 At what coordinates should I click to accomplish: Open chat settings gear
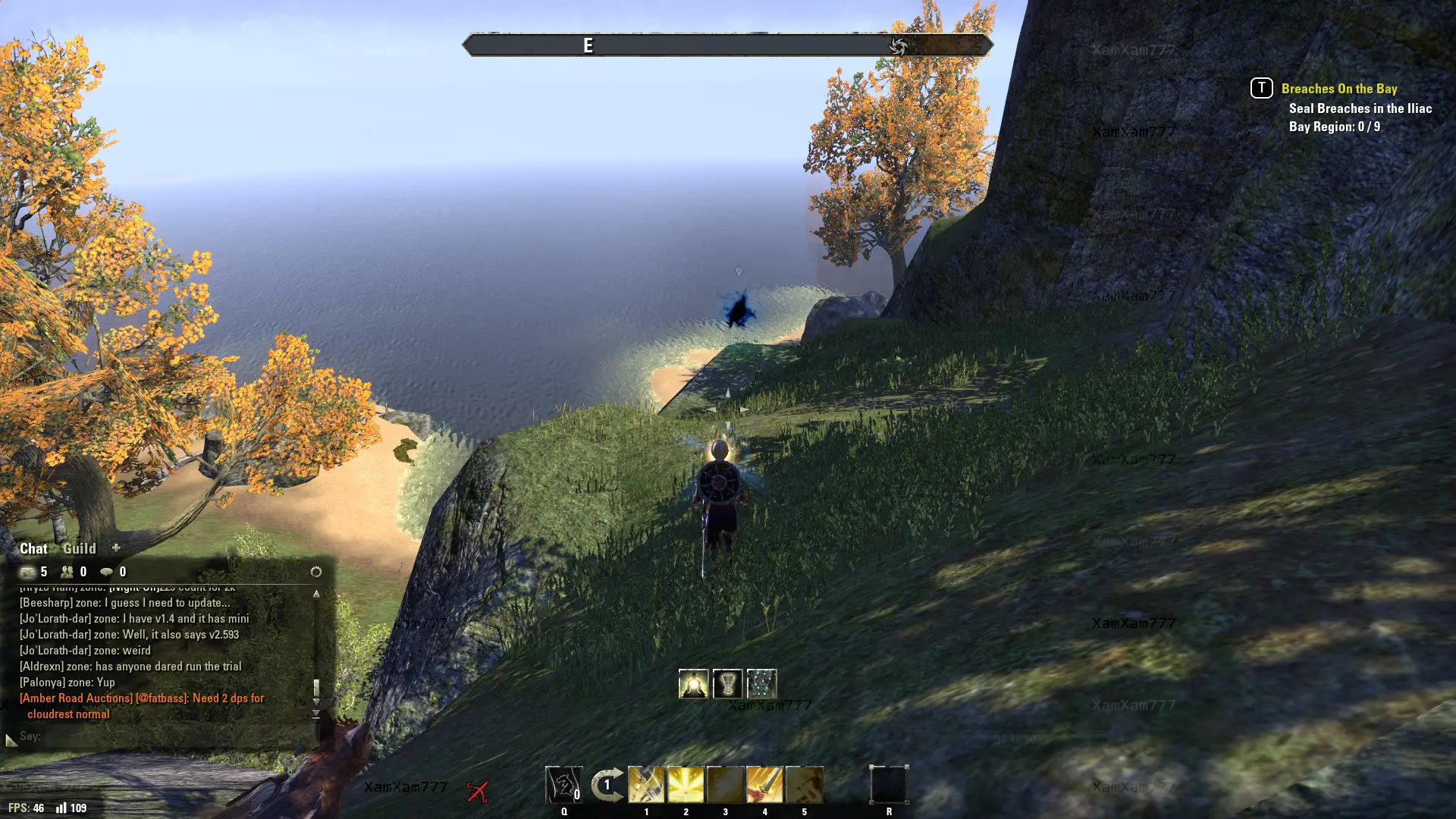click(x=316, y=572)
